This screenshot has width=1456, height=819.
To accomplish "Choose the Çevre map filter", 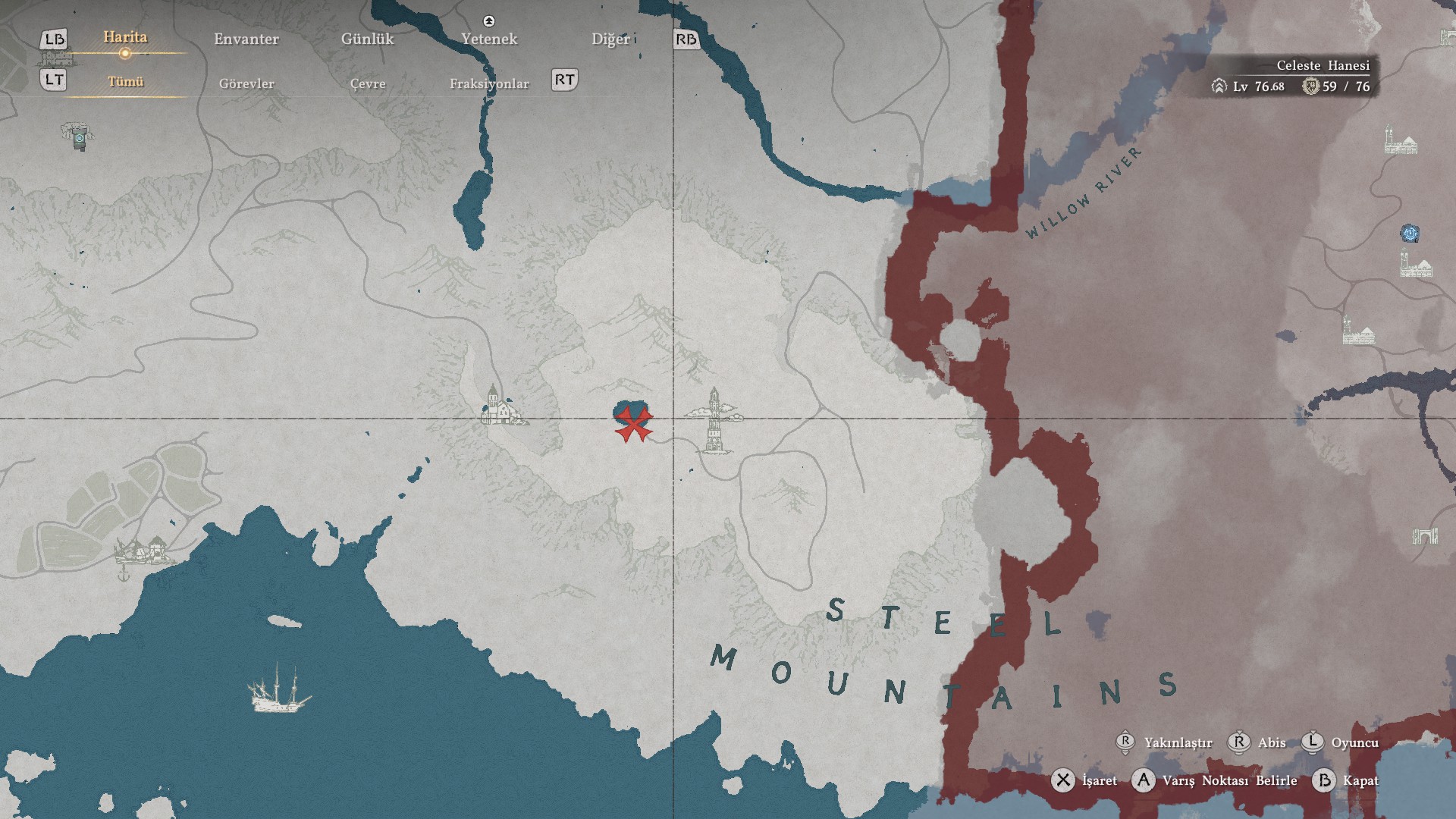I will pyautogui.click(x=368, y=83).
